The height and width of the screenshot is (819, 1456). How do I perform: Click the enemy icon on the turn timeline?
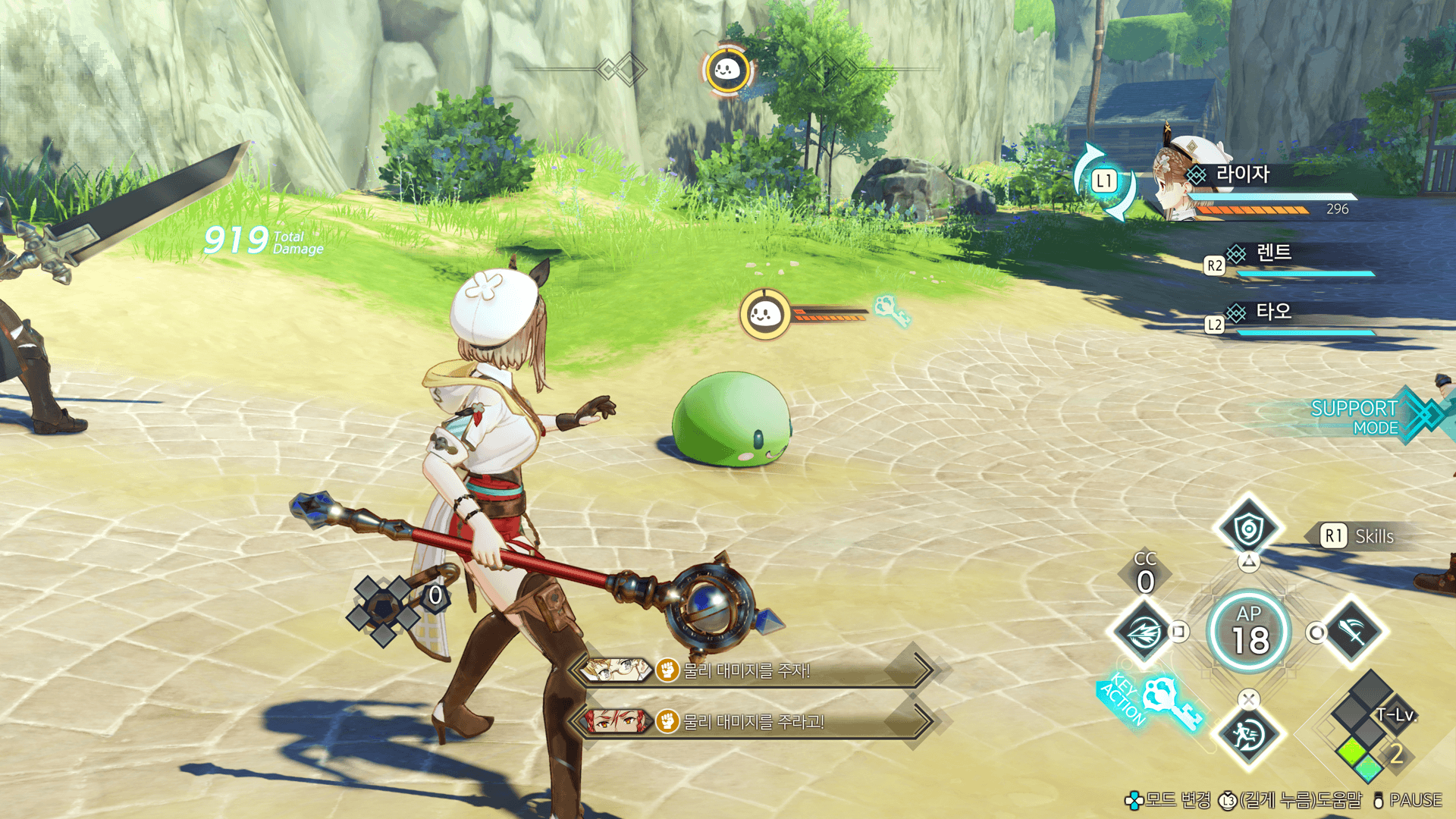(x=727, y=71)
